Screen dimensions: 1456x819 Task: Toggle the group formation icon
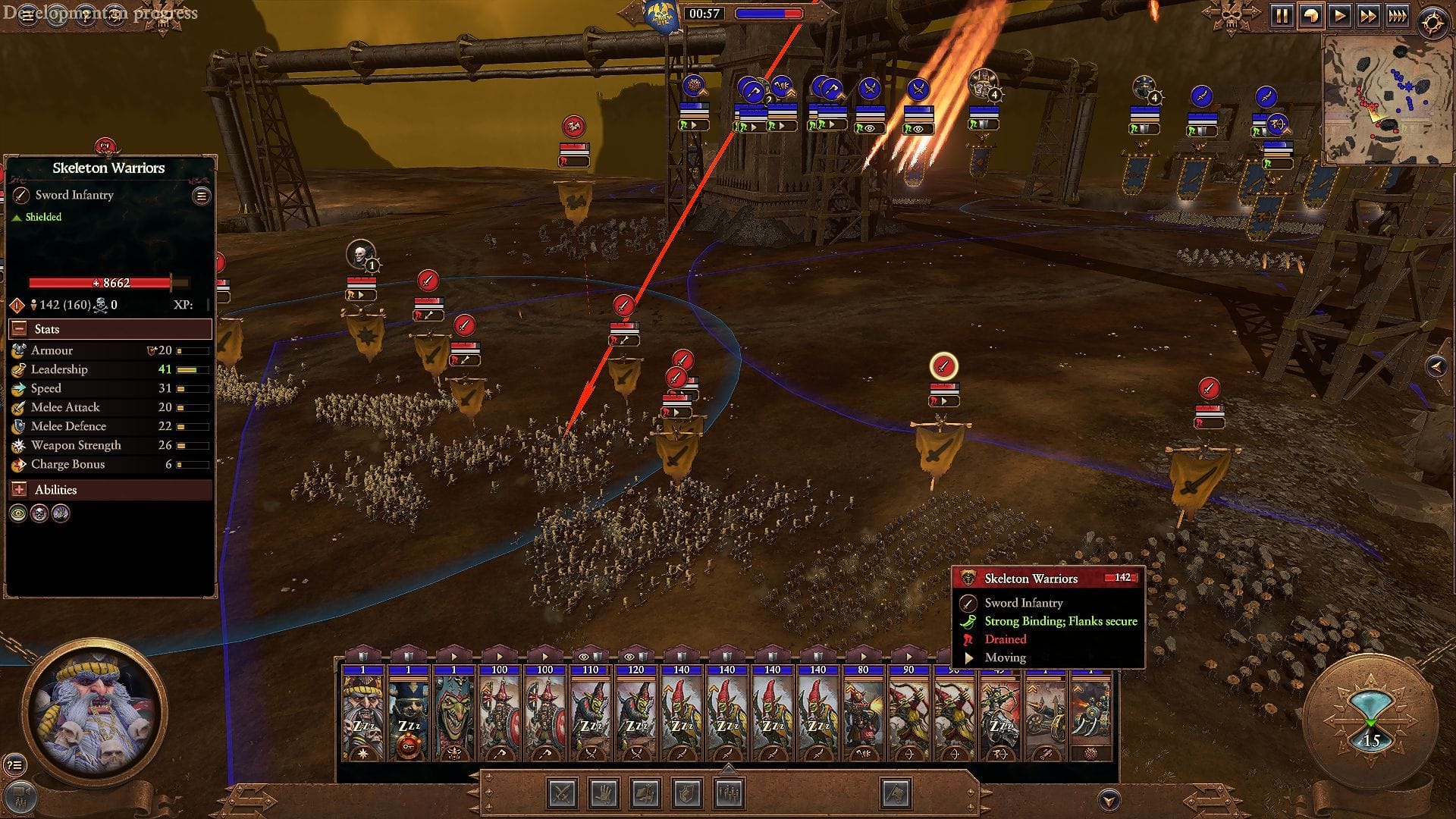[730, 794]
